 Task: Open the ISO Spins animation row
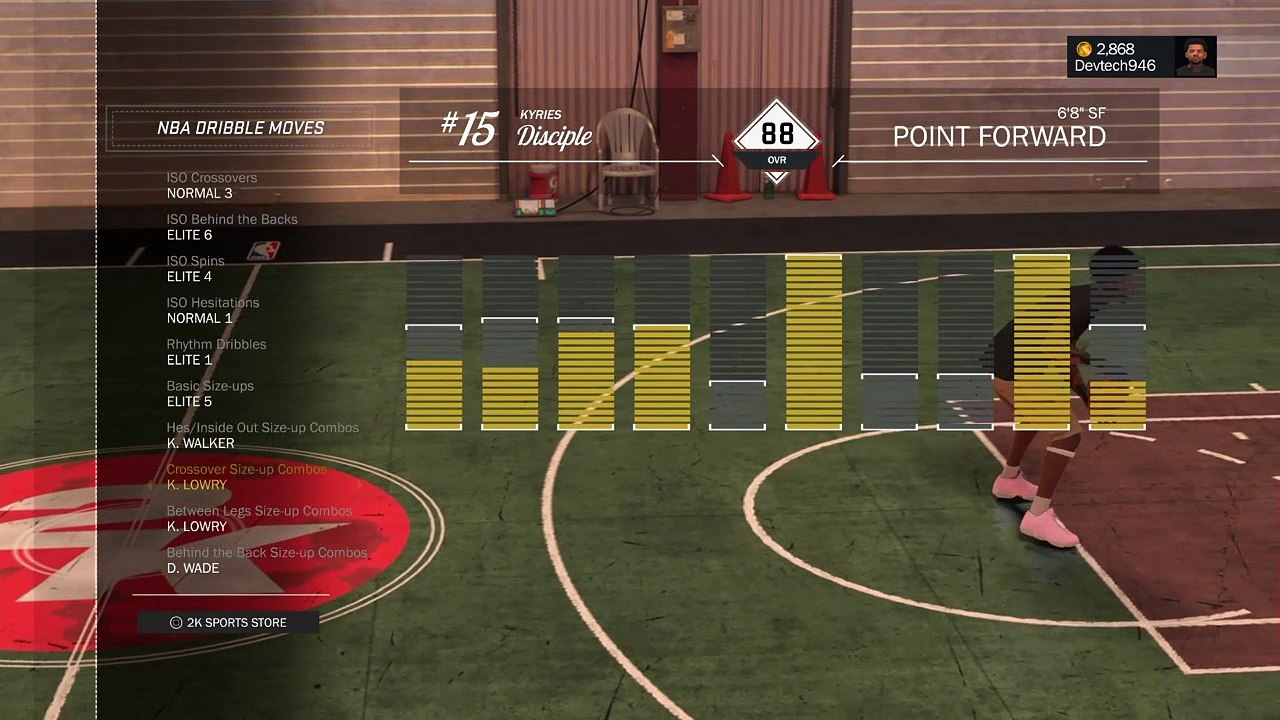196,268
